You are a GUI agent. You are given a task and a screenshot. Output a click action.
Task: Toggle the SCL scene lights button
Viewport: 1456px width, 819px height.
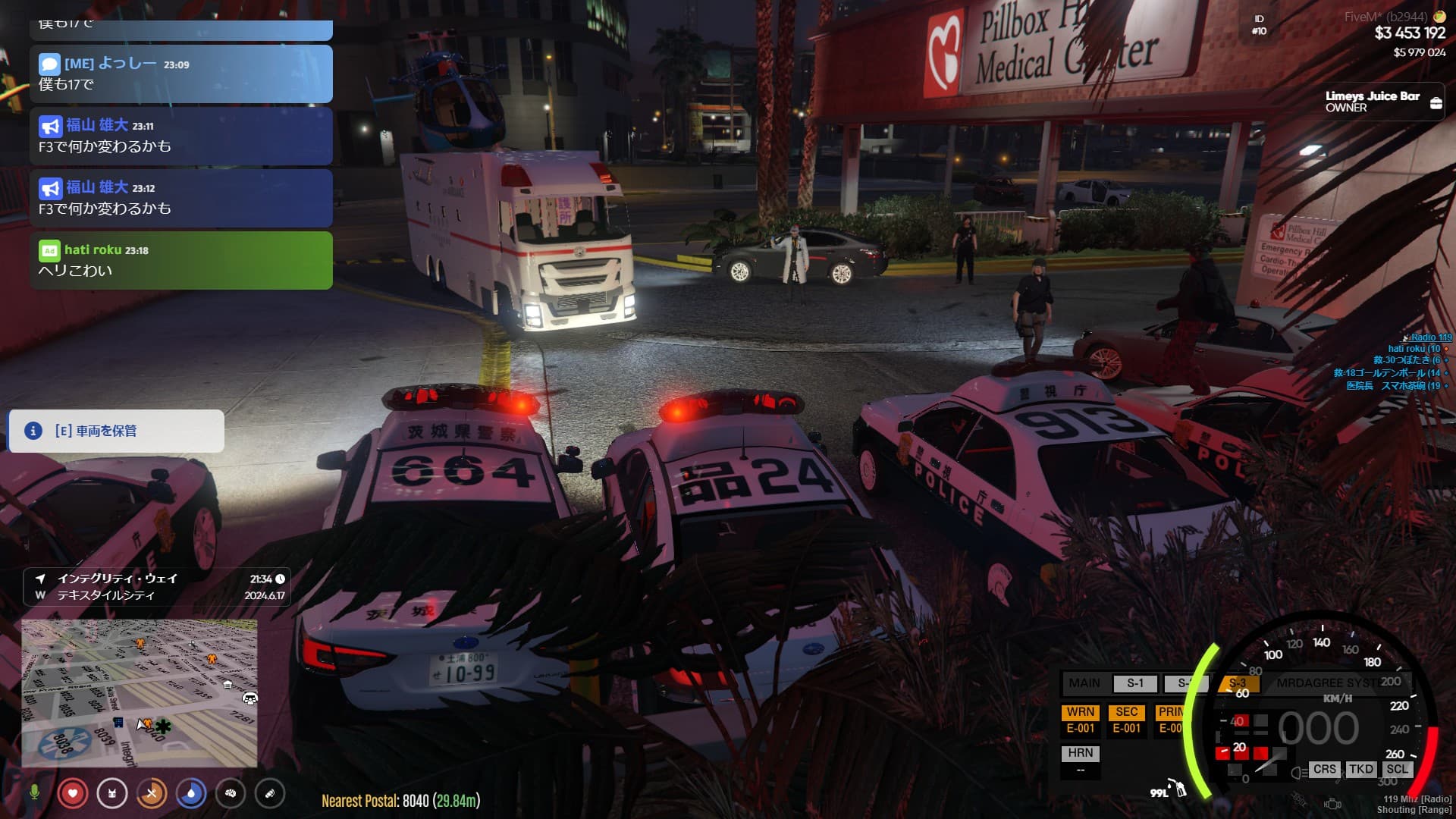[x=1397, y=769]
